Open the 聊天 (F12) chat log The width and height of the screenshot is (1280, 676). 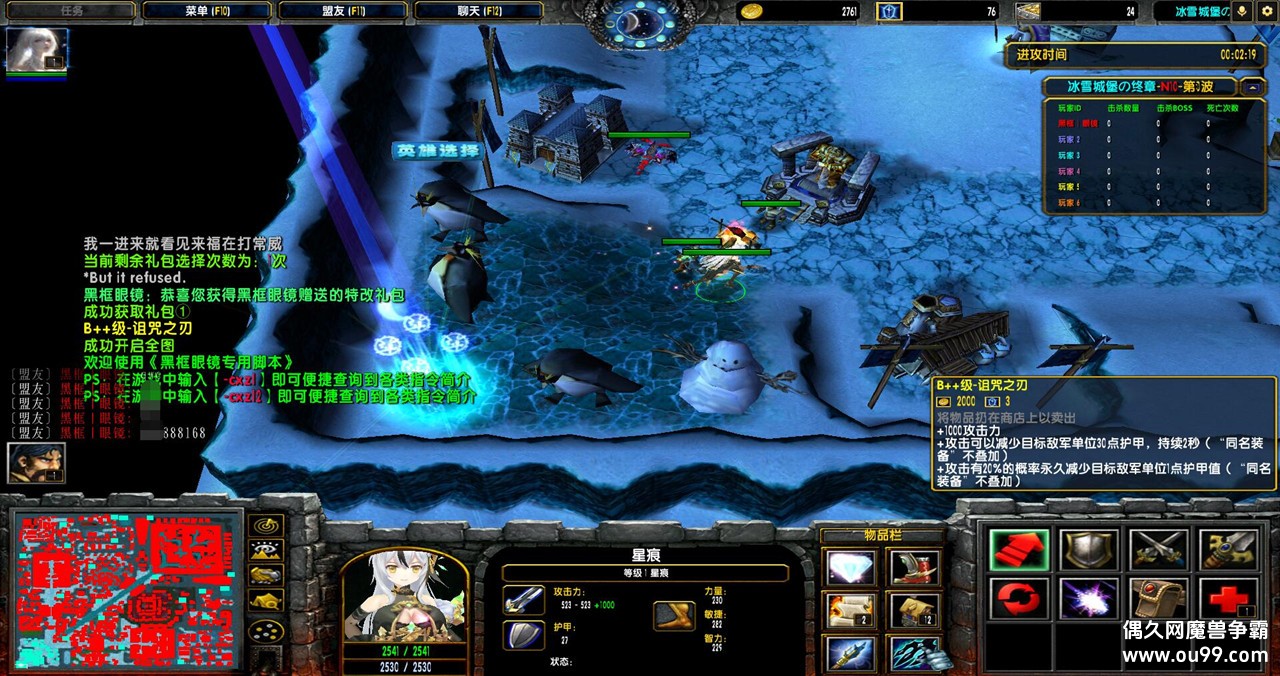pyautogui.click(x=477, y=11)
